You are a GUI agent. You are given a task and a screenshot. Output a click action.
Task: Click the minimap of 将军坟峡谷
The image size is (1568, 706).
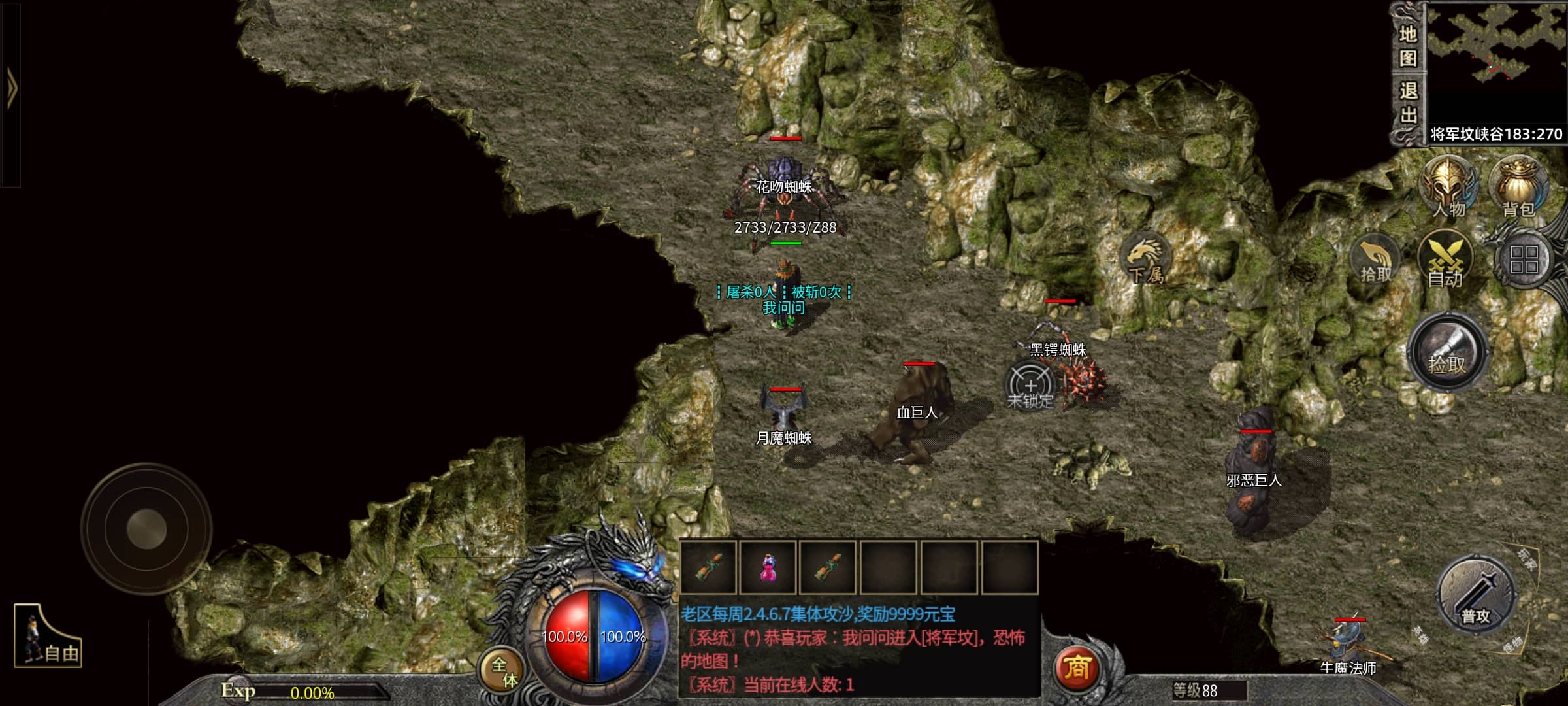pos(1496,62)
